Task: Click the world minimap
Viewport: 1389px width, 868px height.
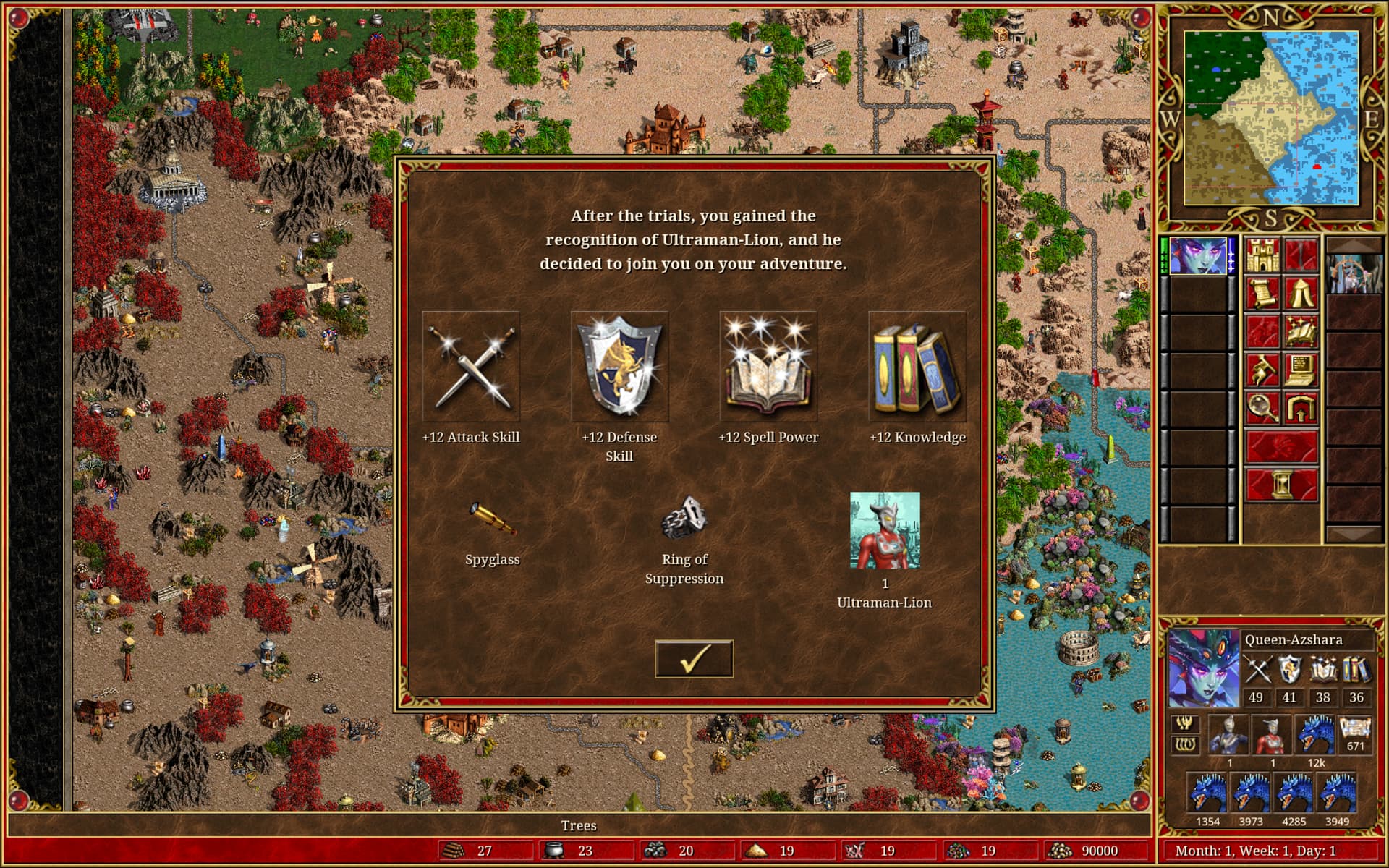Action: coord(1271,118)
